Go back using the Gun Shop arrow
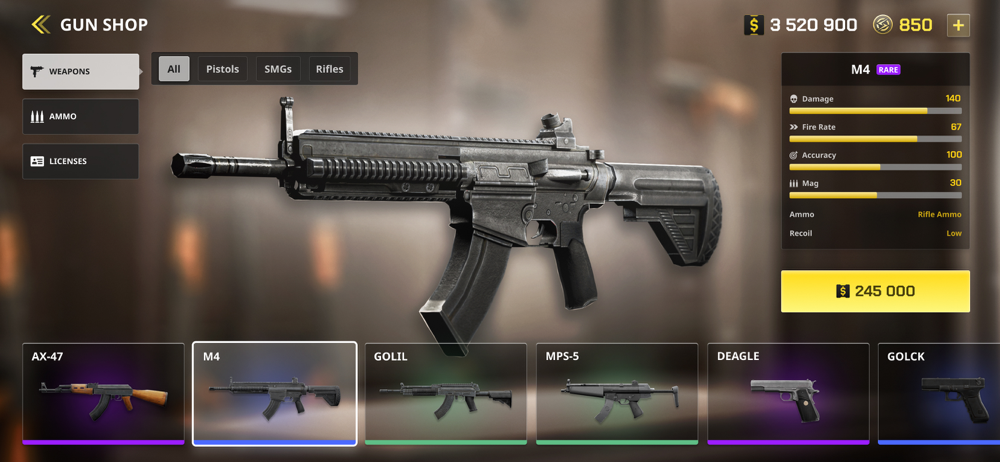The image size is (1000, 462). point(40,24)
